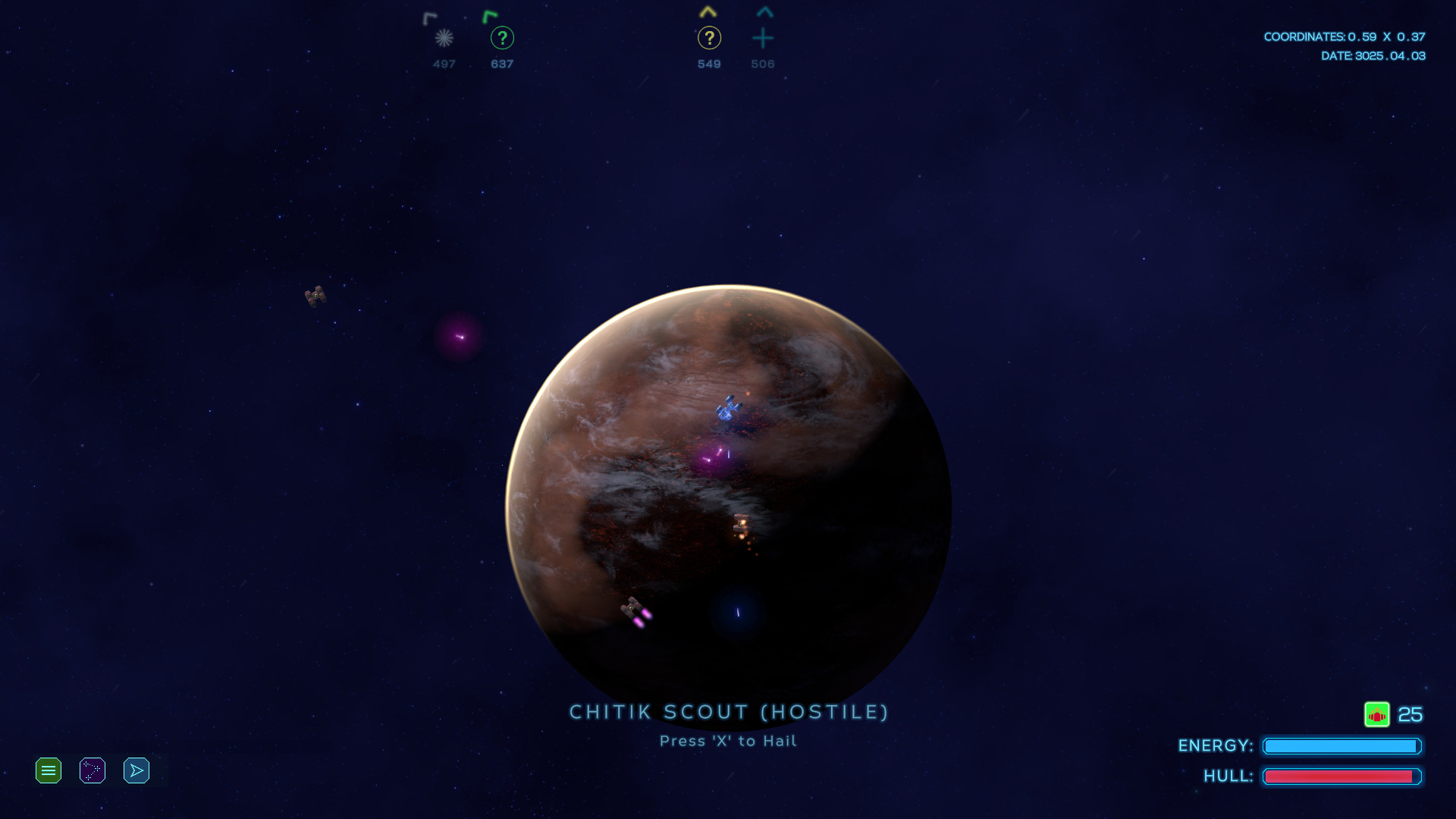Viewport: 1456px width, 819px height.
Task: Click the HULL bar
Action: click(x=1342, y=777)
